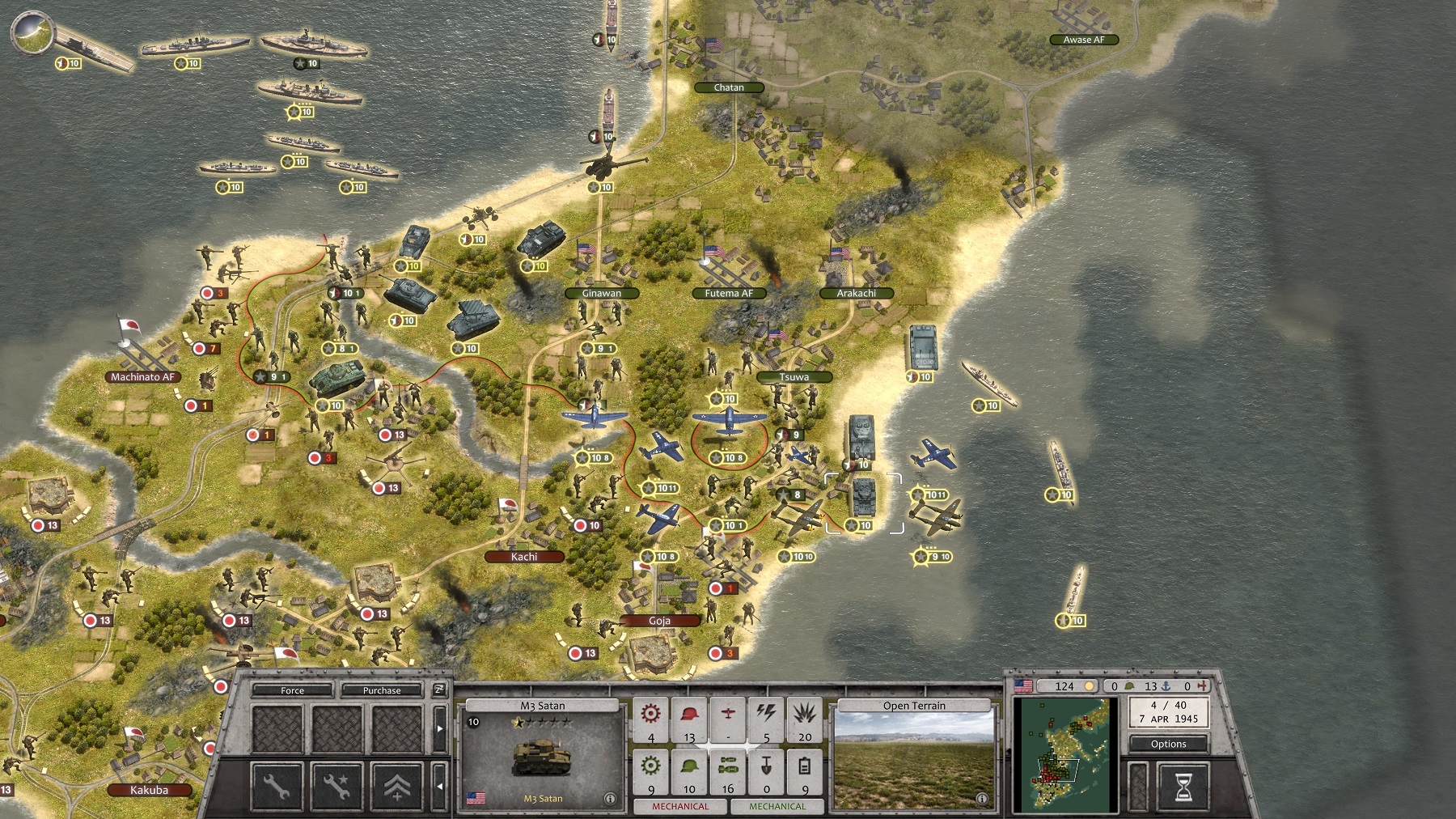Open the Force tab
Image resolution: width=1456 pixels, height=819 pixels.
(x=293, y=691)
